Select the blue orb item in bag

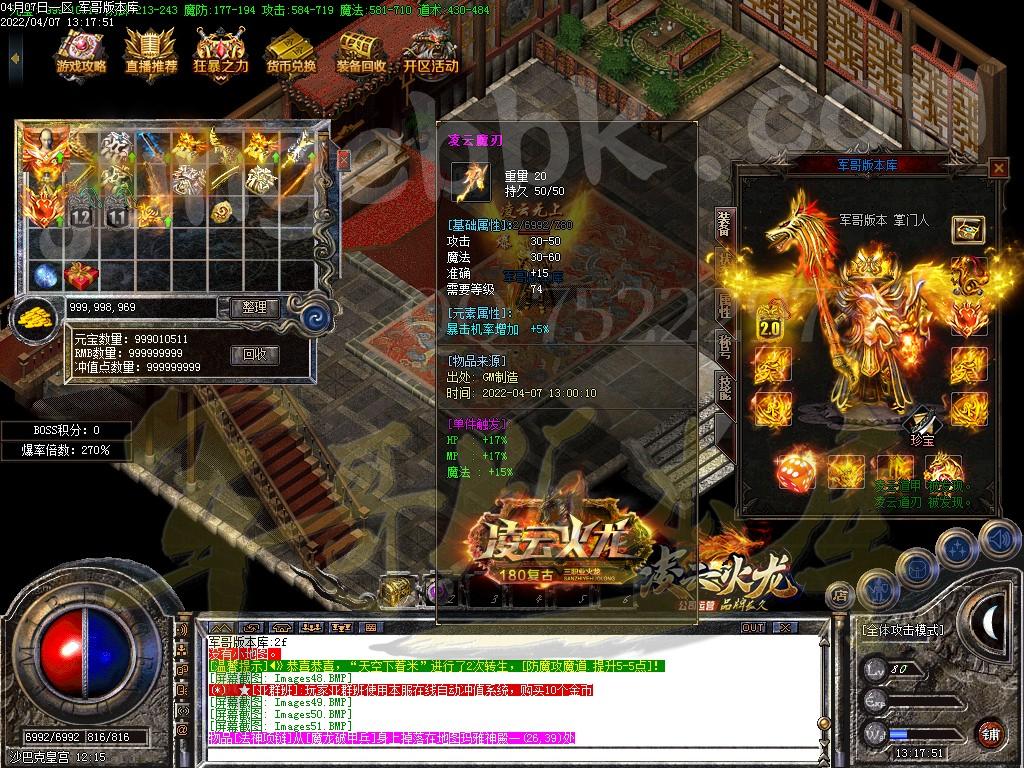coord(45,274)
